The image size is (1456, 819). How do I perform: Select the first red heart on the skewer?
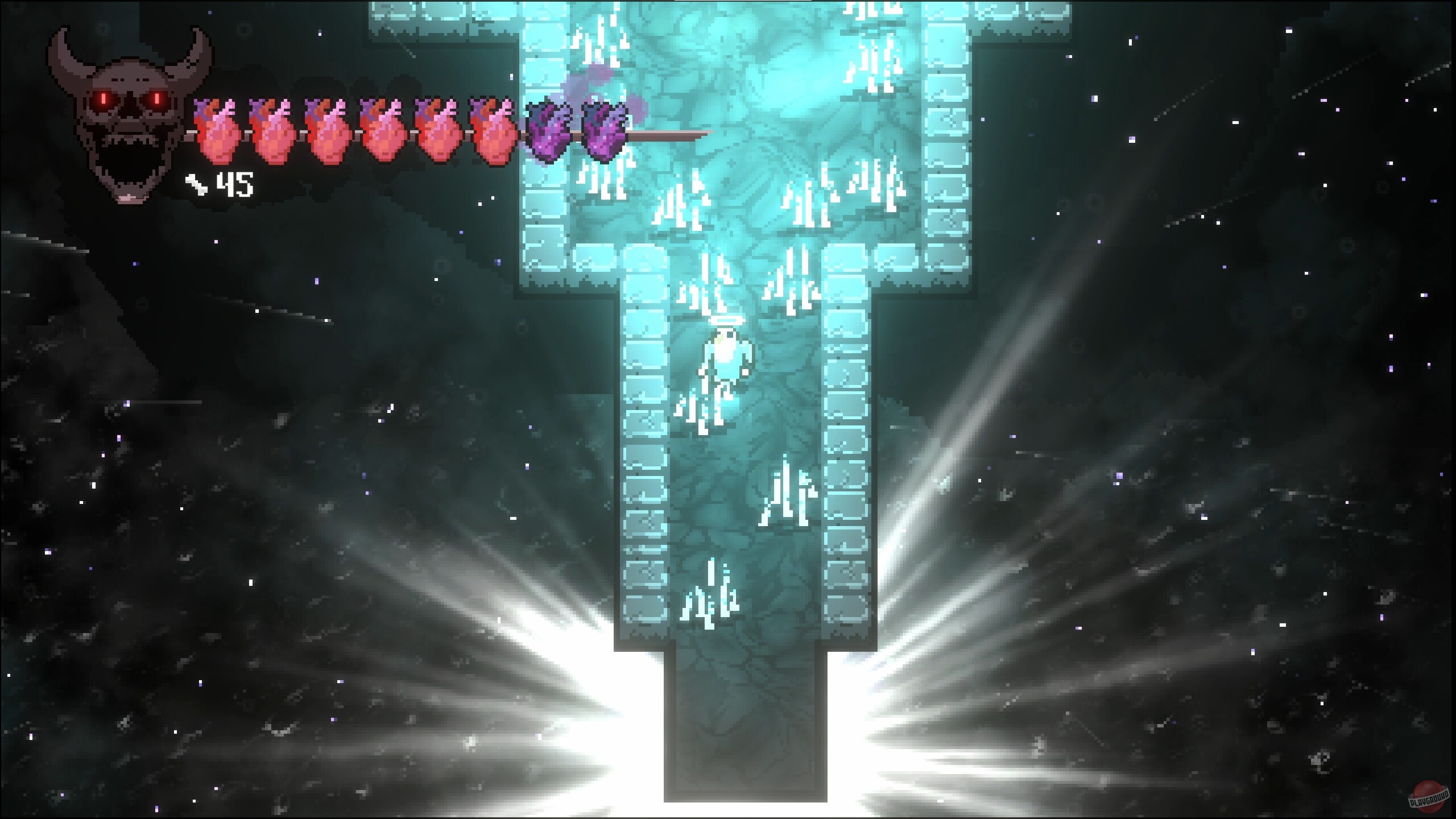pyautogui.click(x=219, y=134)
